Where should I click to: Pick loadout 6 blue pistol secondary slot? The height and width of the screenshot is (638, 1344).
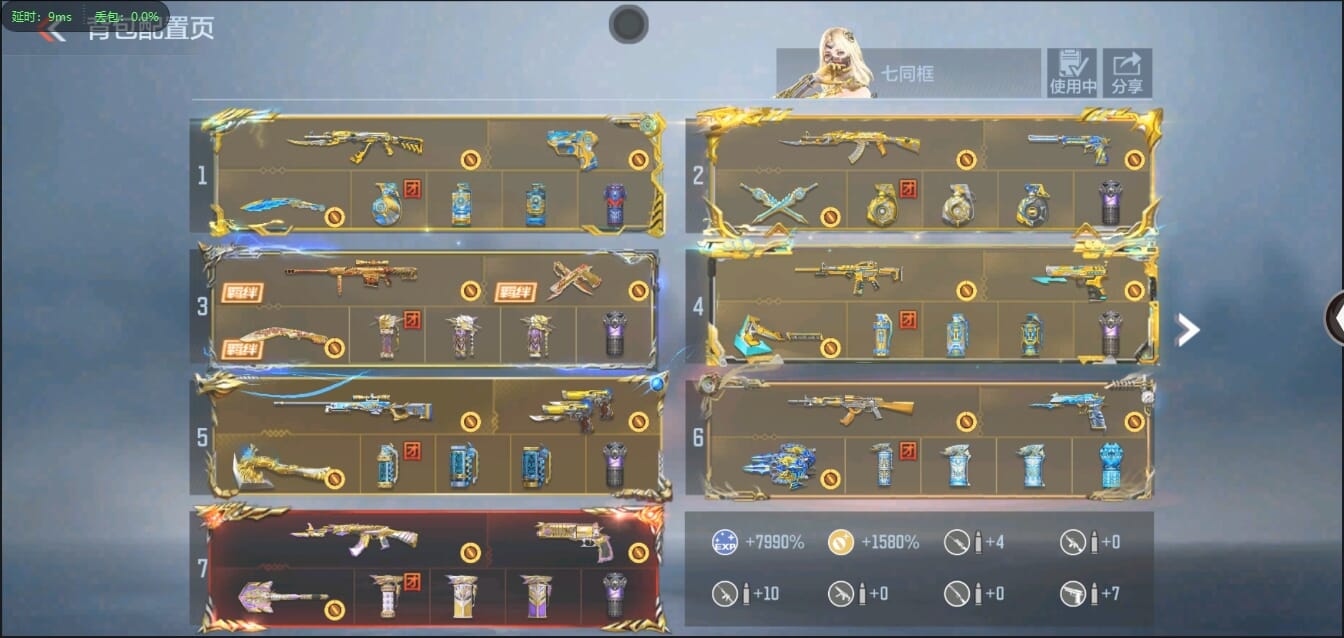pyautogui.click(x=1068, y=410)
